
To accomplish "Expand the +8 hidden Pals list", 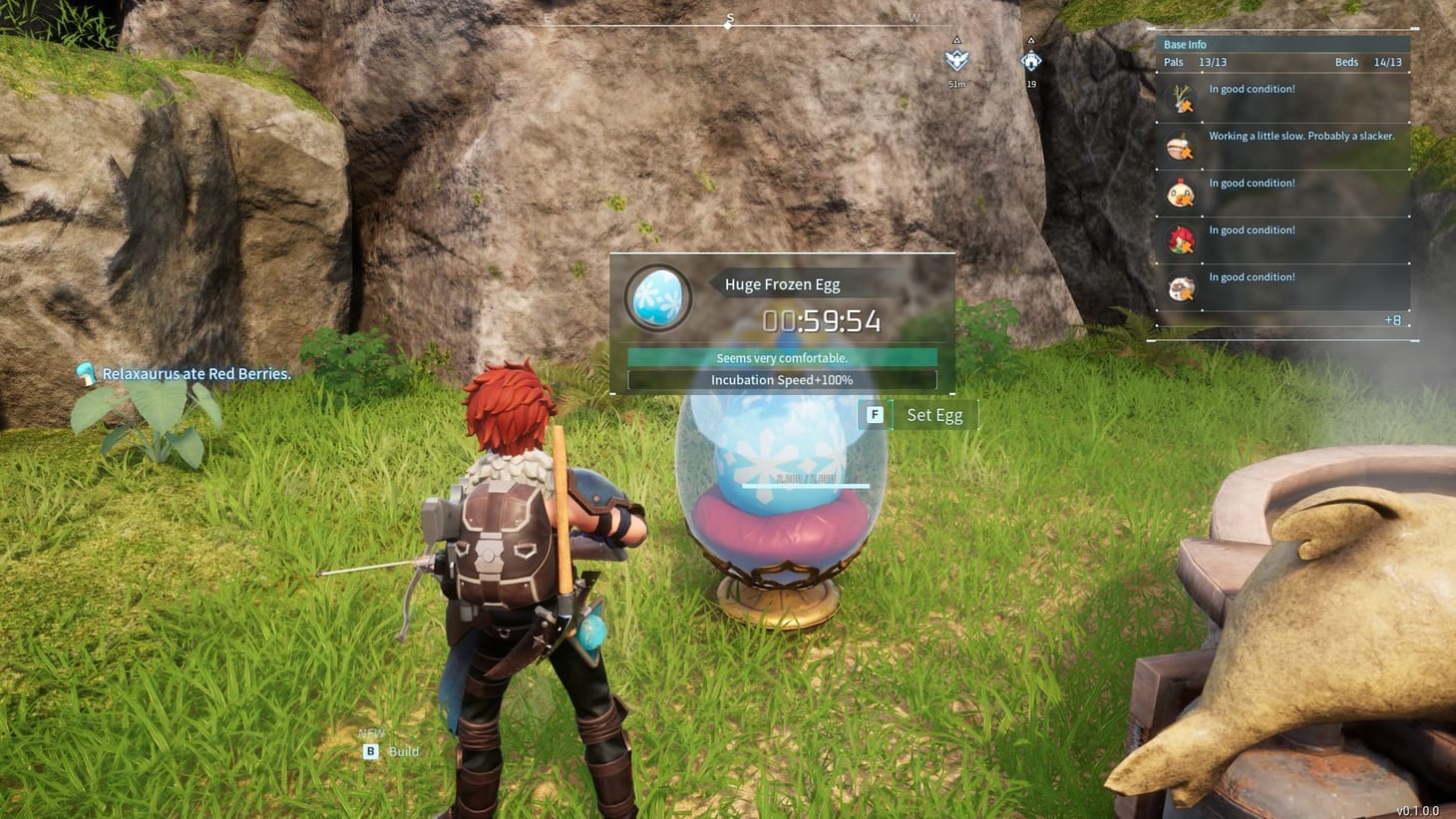I will coord(1392,319).
